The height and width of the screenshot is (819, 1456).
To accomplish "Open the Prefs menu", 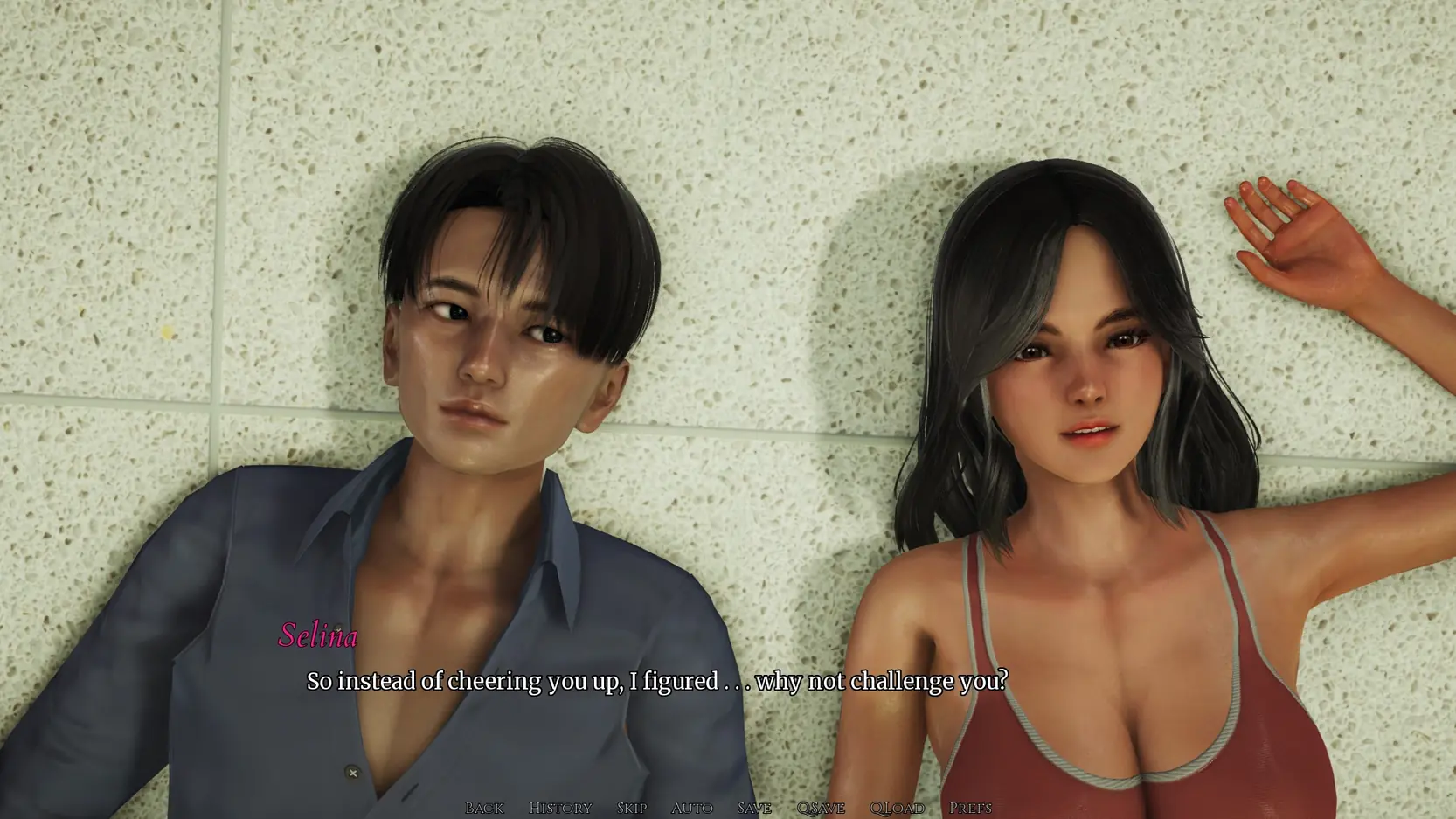I will (x=970, y=808).
